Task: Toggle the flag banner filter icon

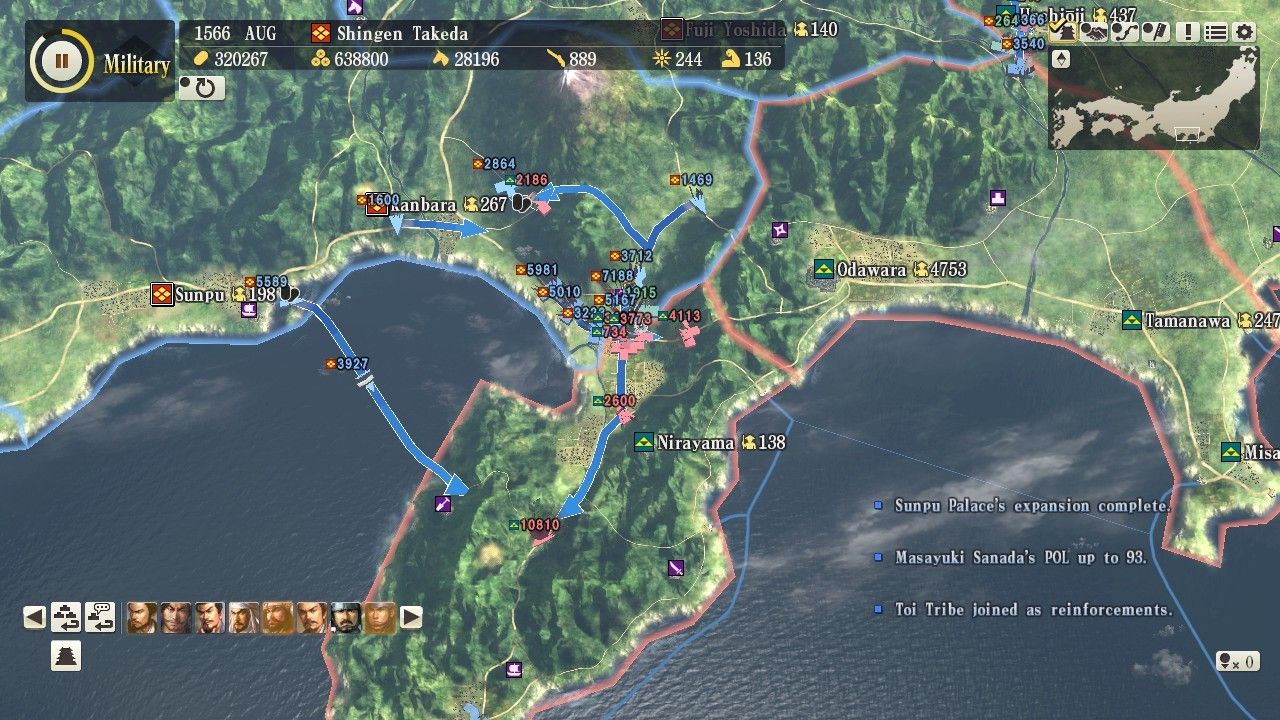Action: pos(1155,32)
